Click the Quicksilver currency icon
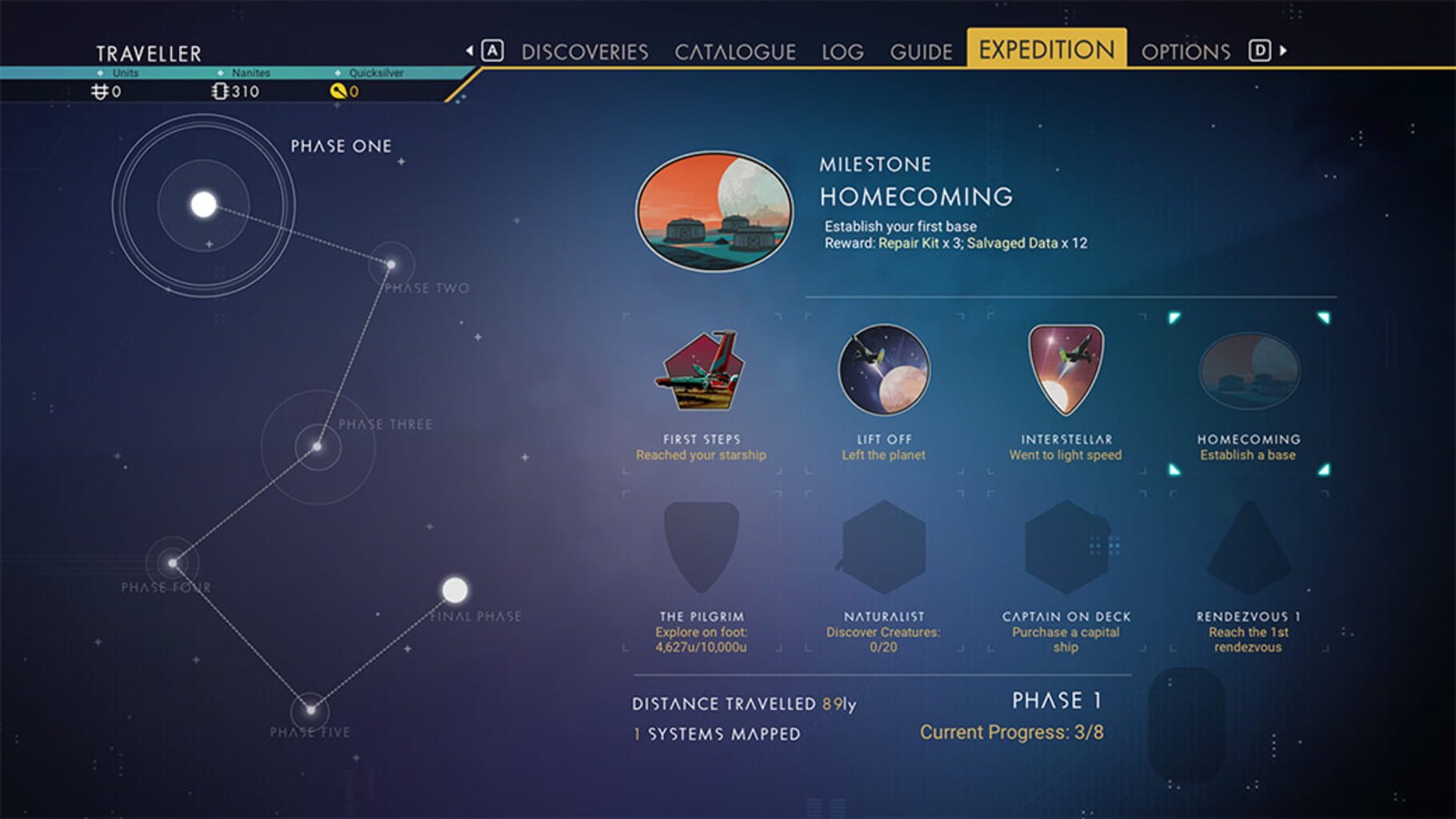 (337, 90)
